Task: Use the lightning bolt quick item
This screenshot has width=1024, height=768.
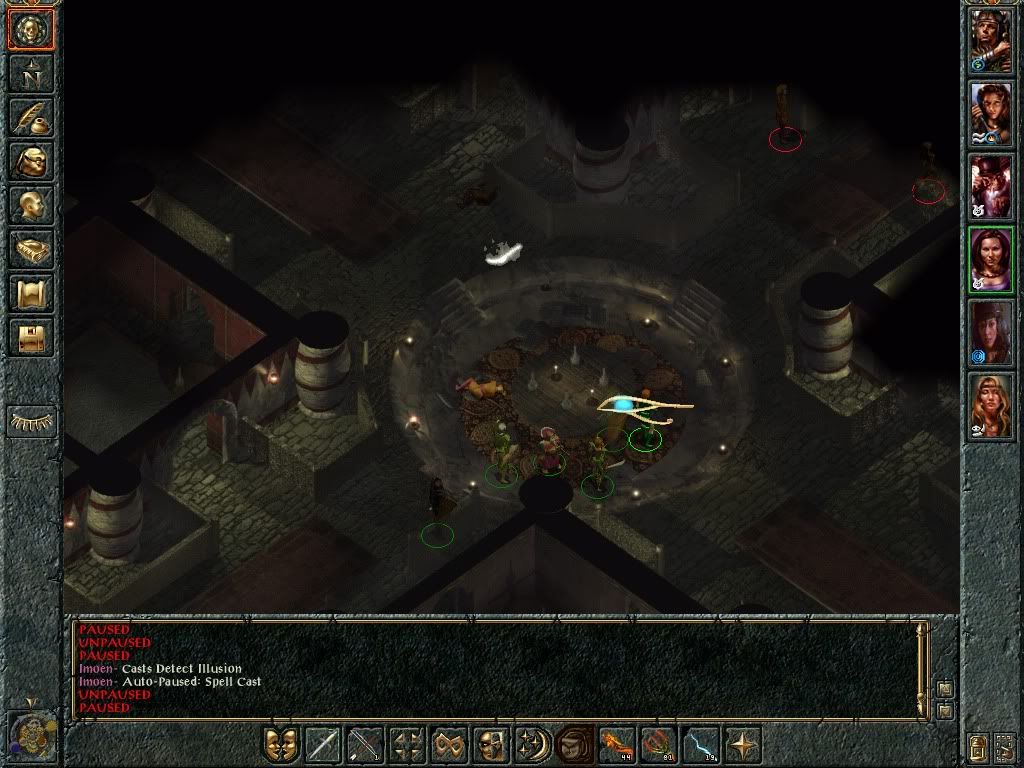Action: pos(700,745)
